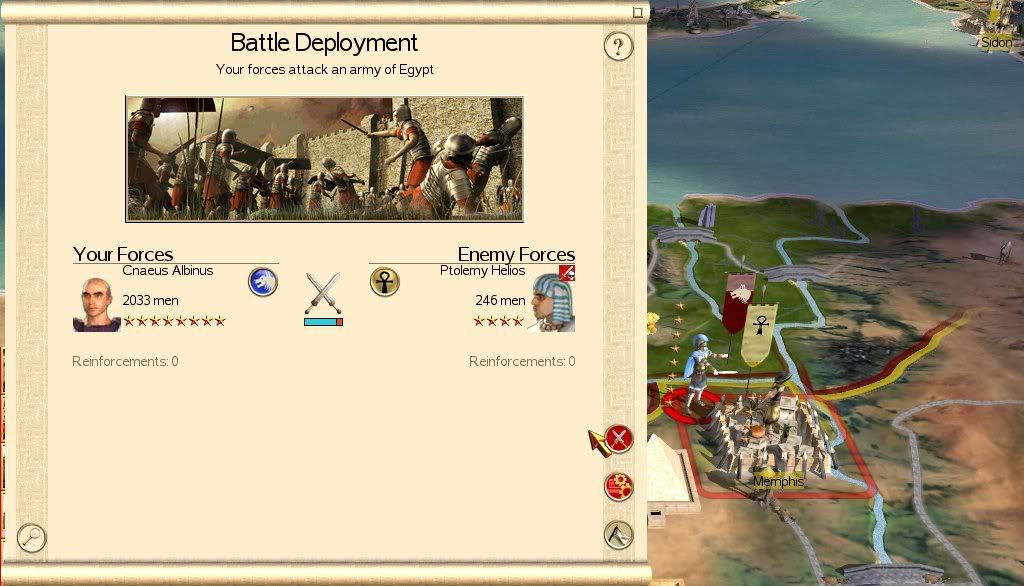Auto-resolve the battle using the red gears button
The height and width of the screenshot is (586, 1024).
[619, 487]
